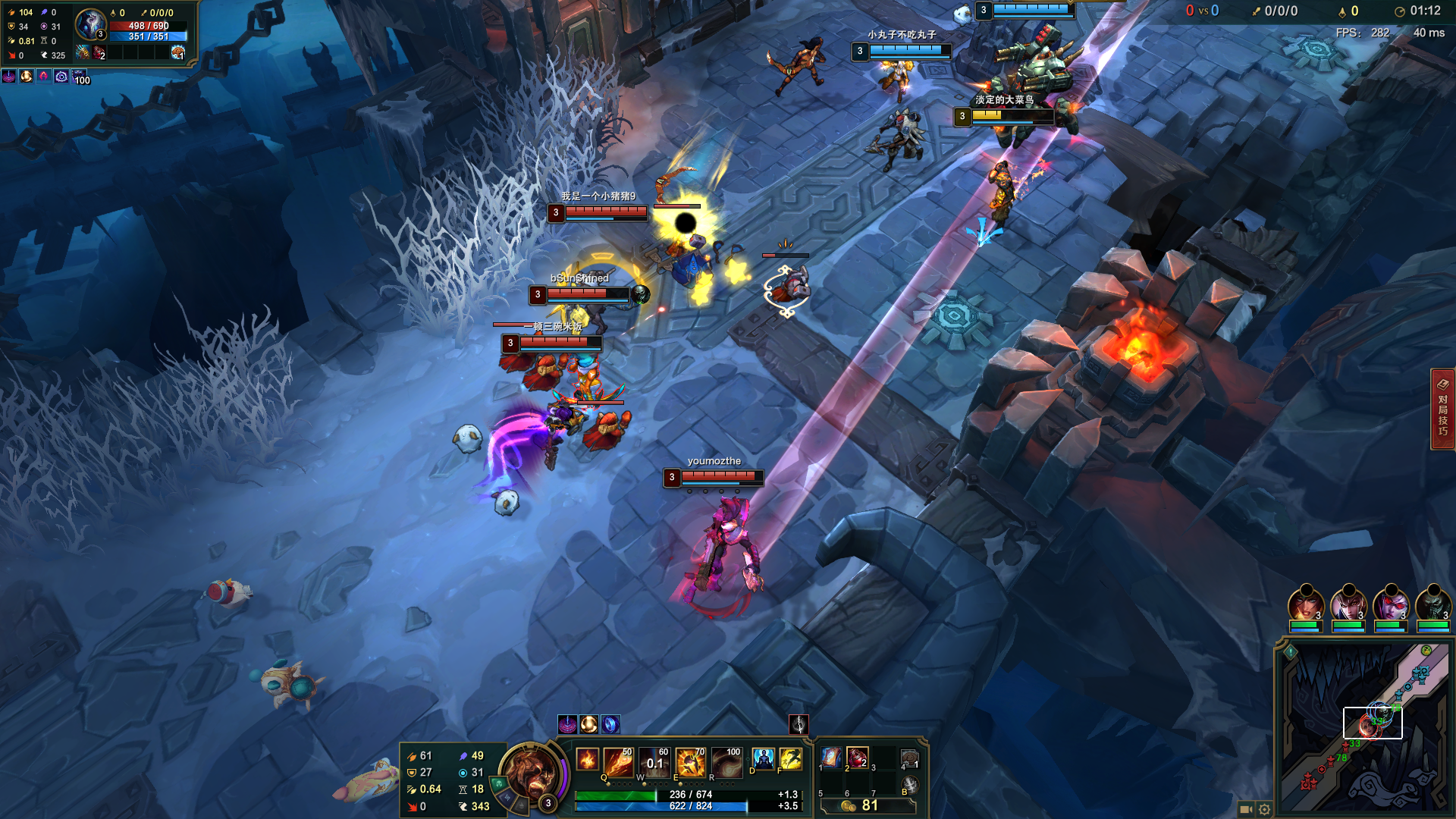Activate the Q fire slash ability
The width and height of the screenshot is (1456, 819).
tap(618, 762)
